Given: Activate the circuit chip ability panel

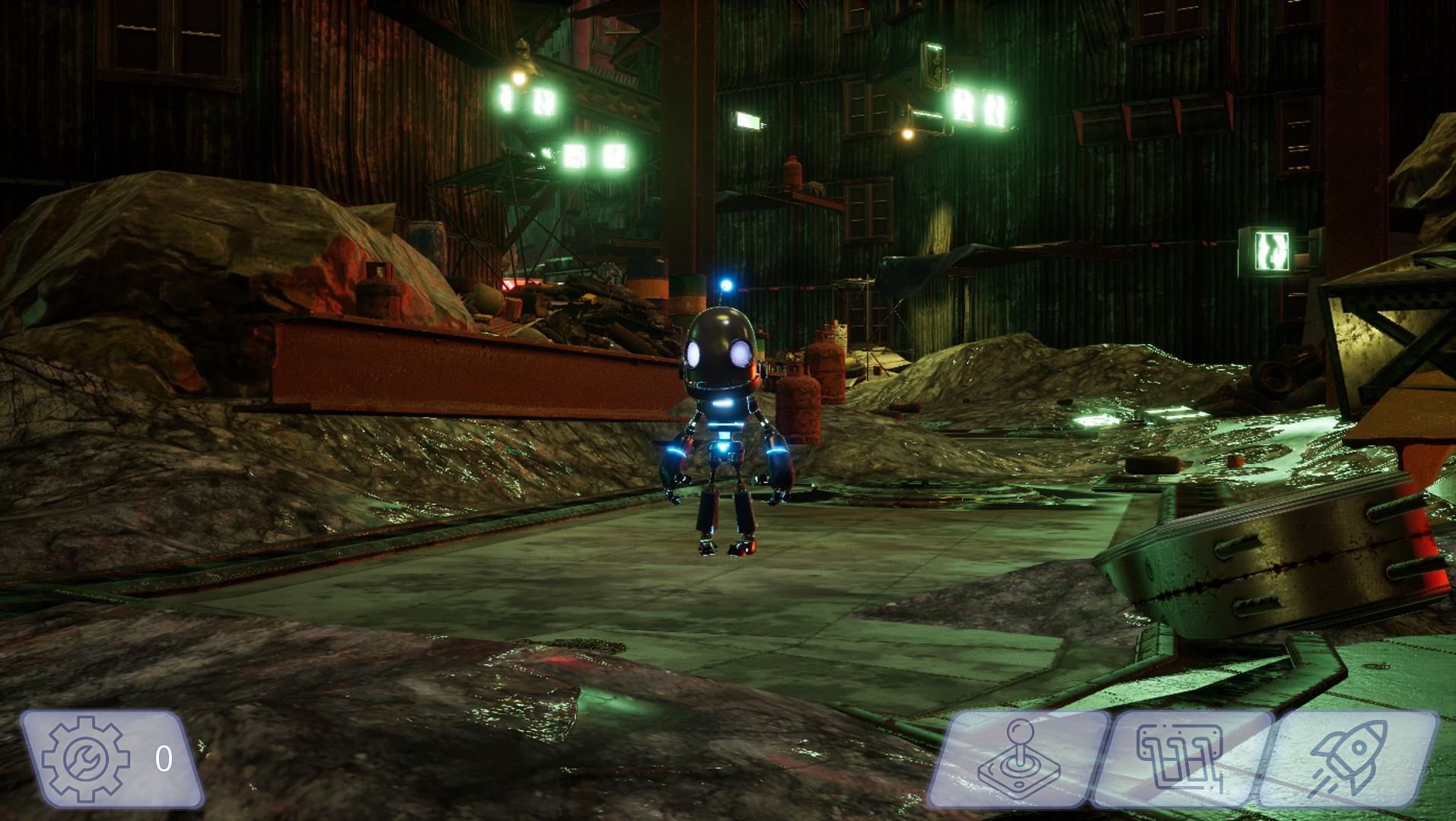Looking at the screenshot, I should [x=1181, y=759].
